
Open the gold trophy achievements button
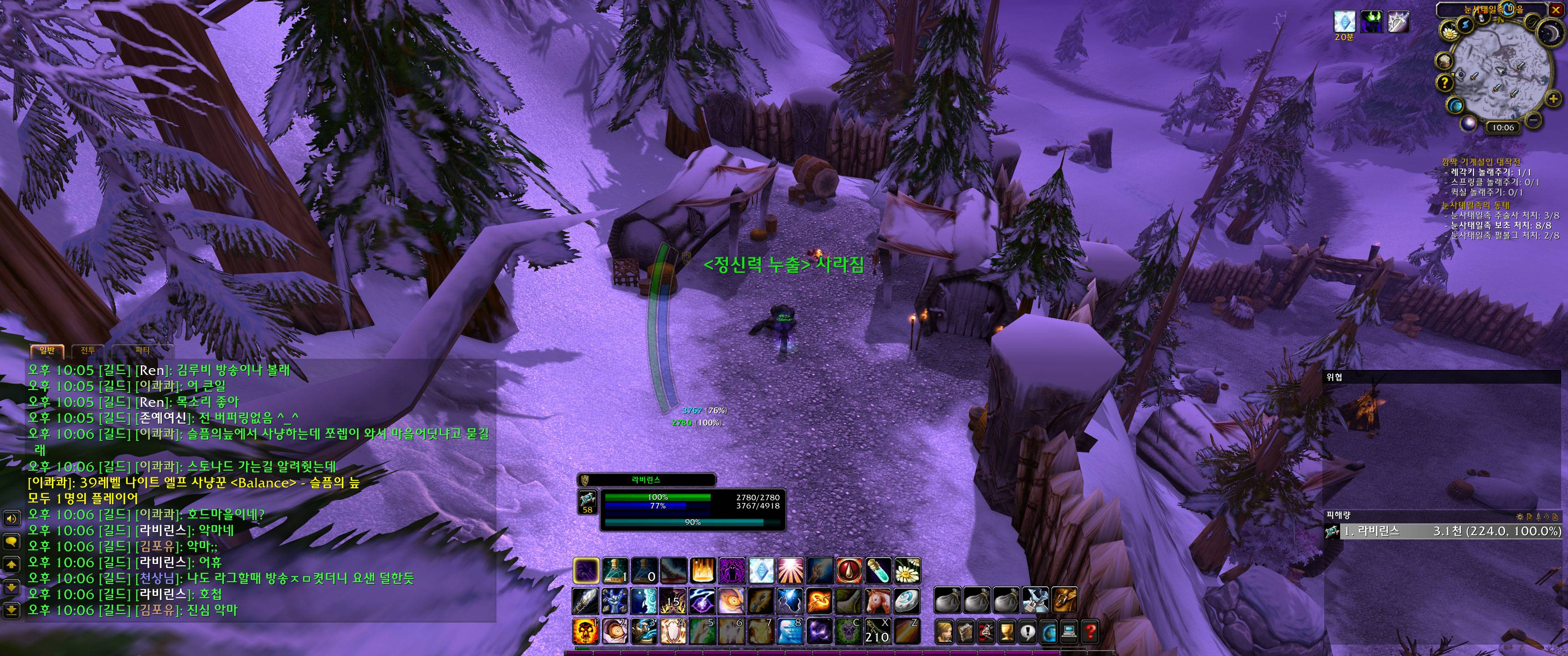point(1007,632)
